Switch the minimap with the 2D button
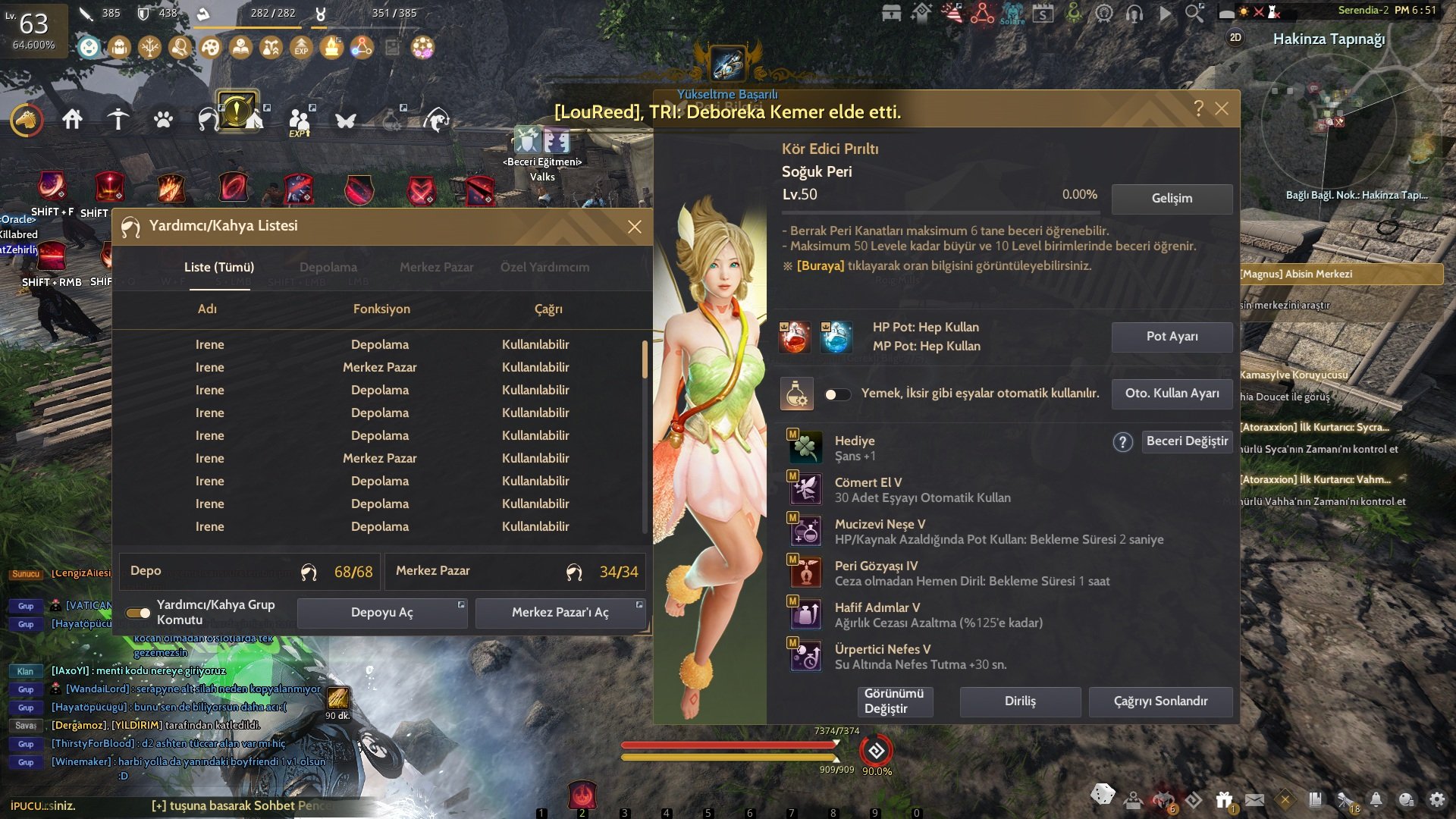 point(1235,37)
